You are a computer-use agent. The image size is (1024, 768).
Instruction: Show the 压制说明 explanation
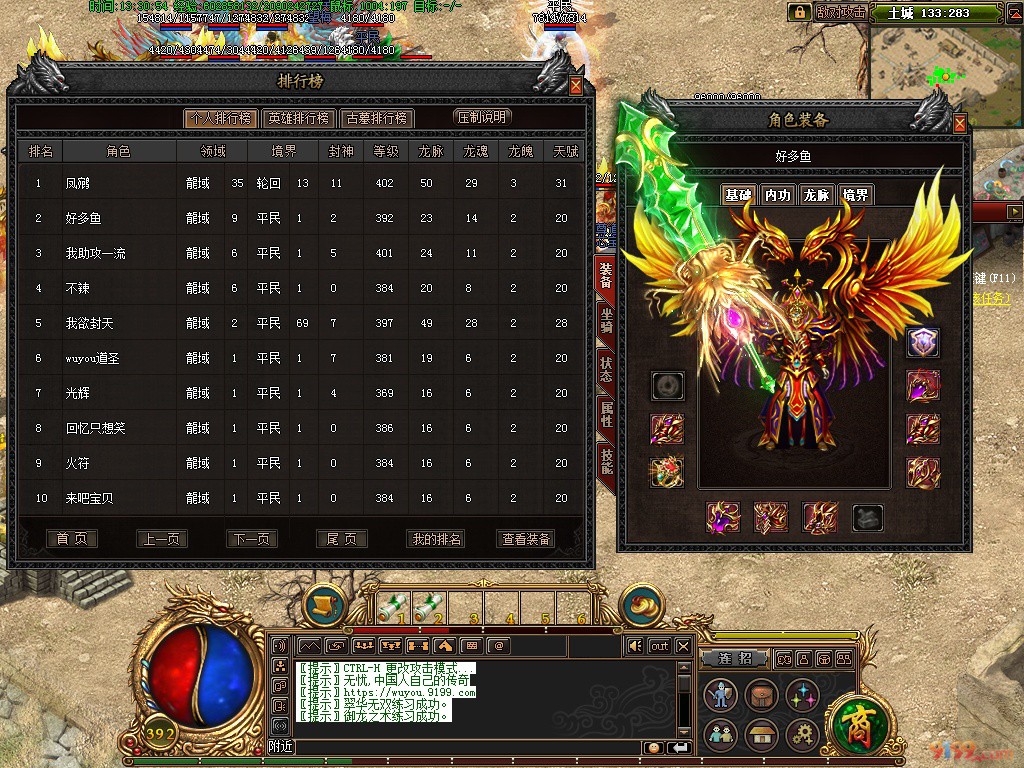click(482, 117)
